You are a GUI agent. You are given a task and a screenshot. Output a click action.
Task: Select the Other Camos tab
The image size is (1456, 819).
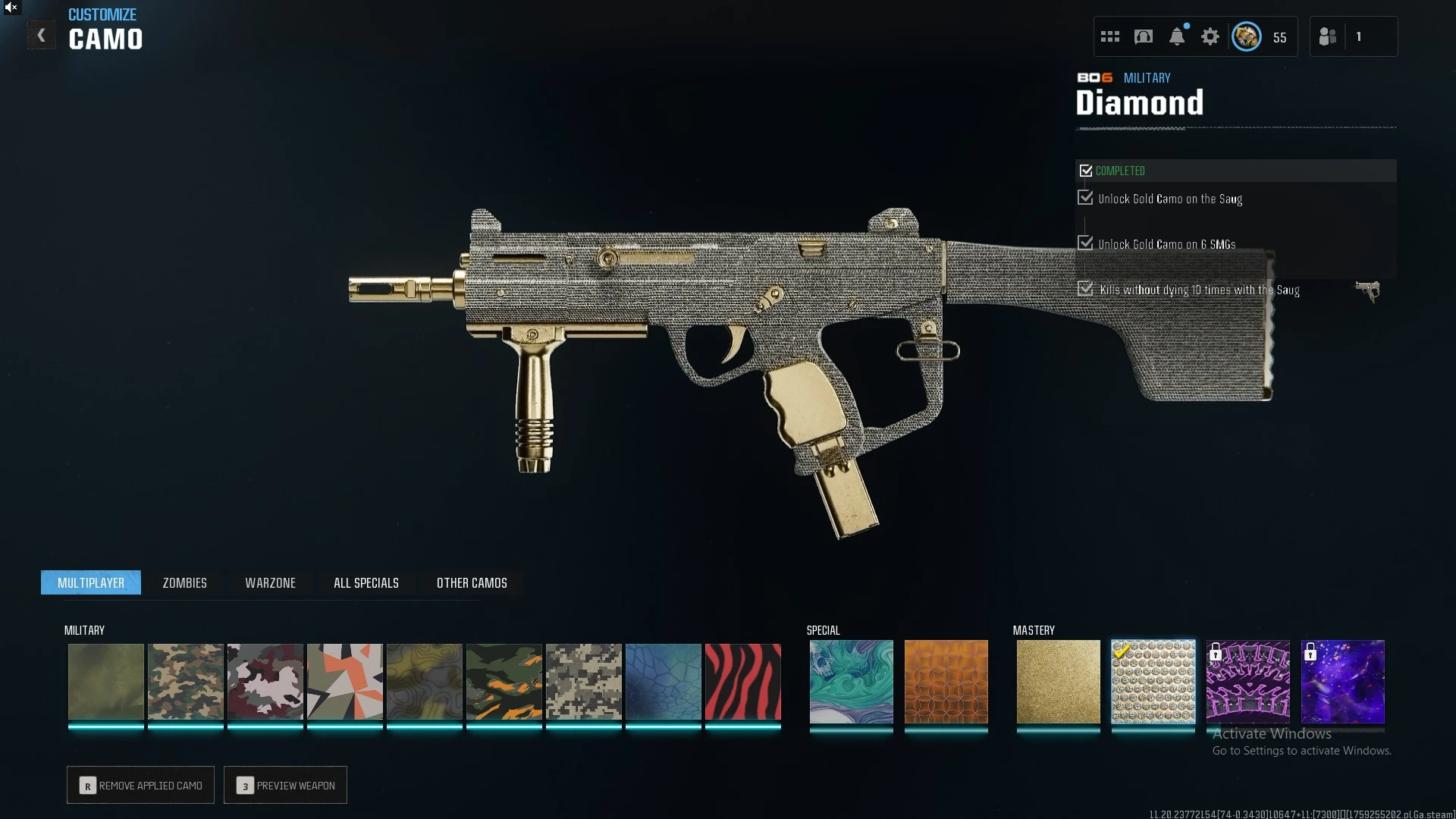tap(472, 582)
